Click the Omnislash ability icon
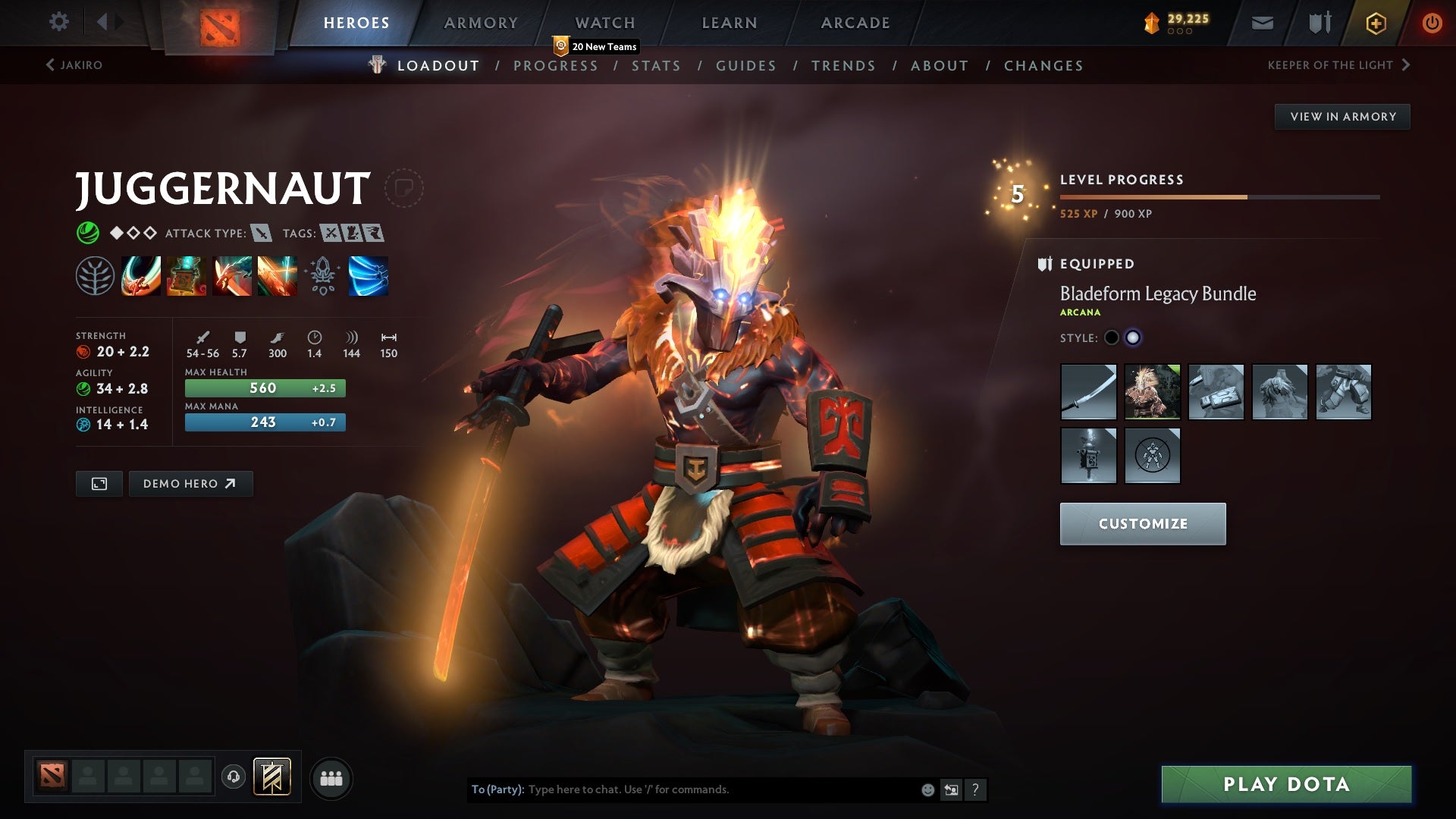 [x=277, y=276]
